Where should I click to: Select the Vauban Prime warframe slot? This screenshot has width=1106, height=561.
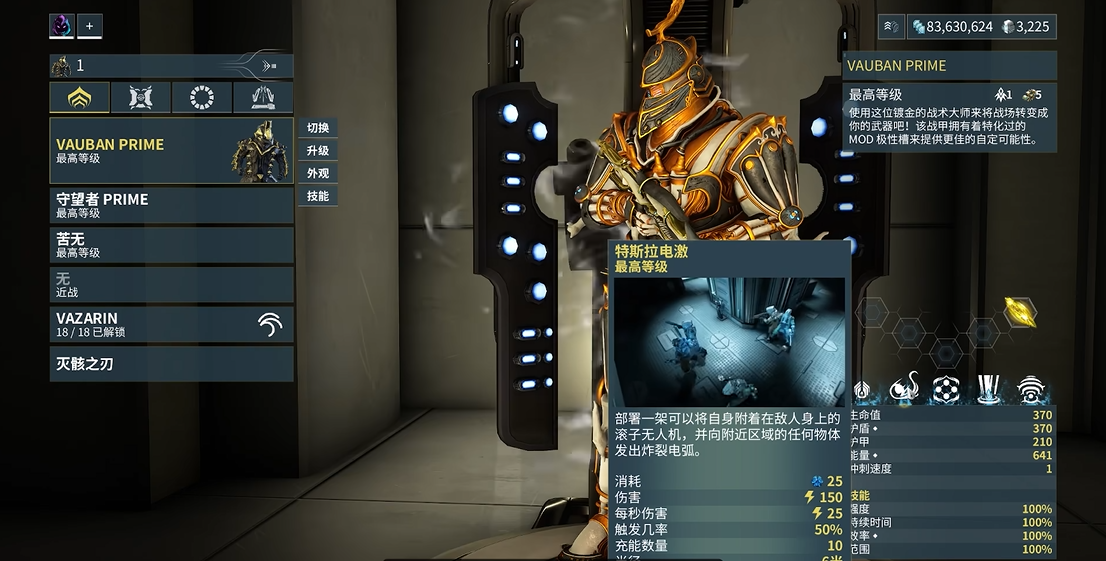tap(171, 151)
